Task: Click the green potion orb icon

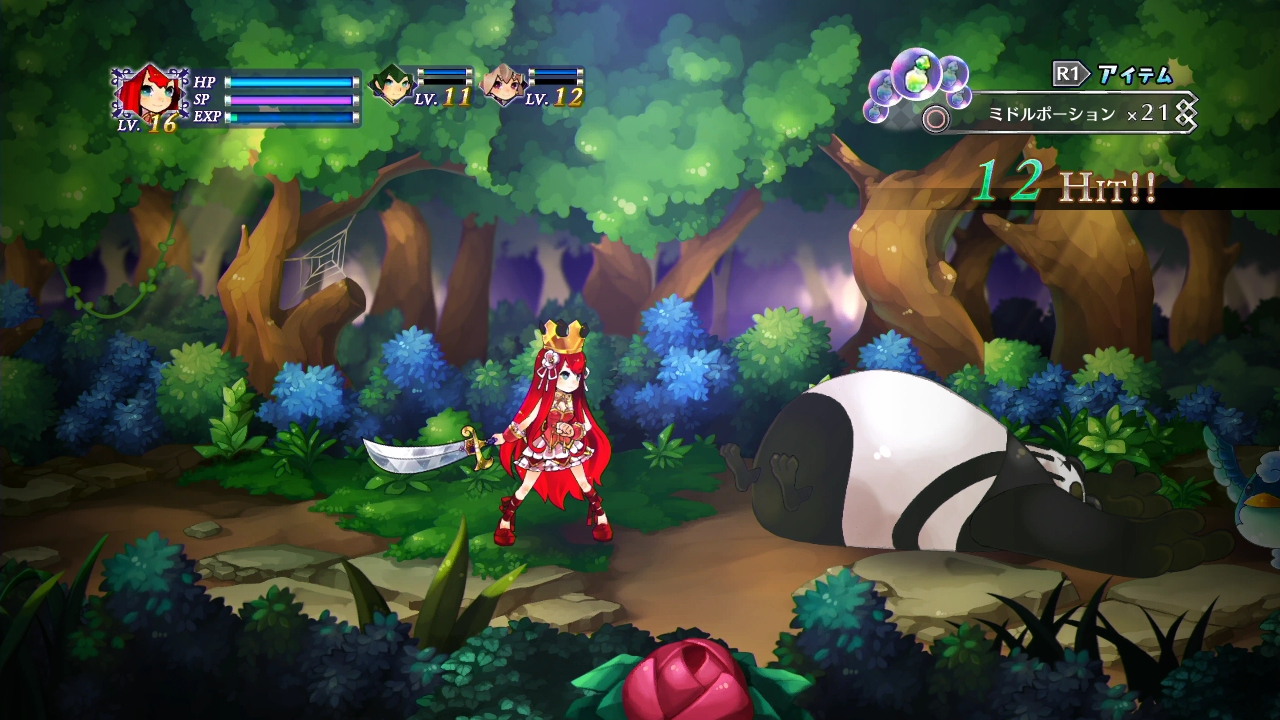Action: (916, 78)
